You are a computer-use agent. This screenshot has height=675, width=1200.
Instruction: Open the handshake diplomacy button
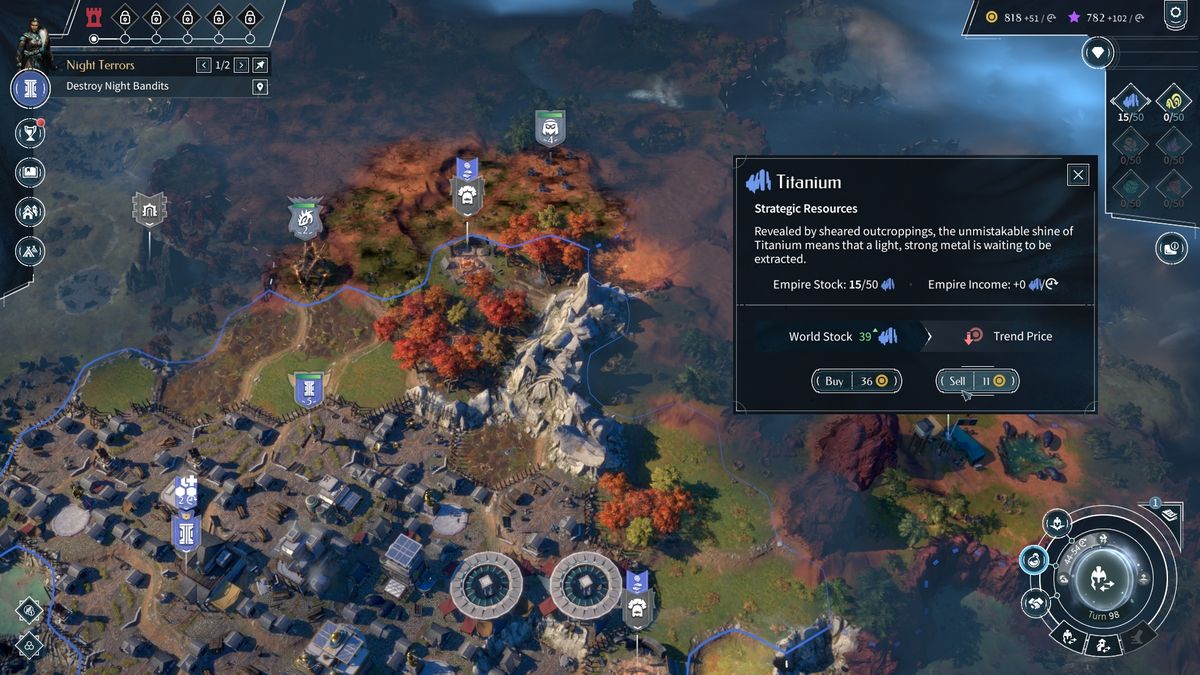[x=1037, y=602]
